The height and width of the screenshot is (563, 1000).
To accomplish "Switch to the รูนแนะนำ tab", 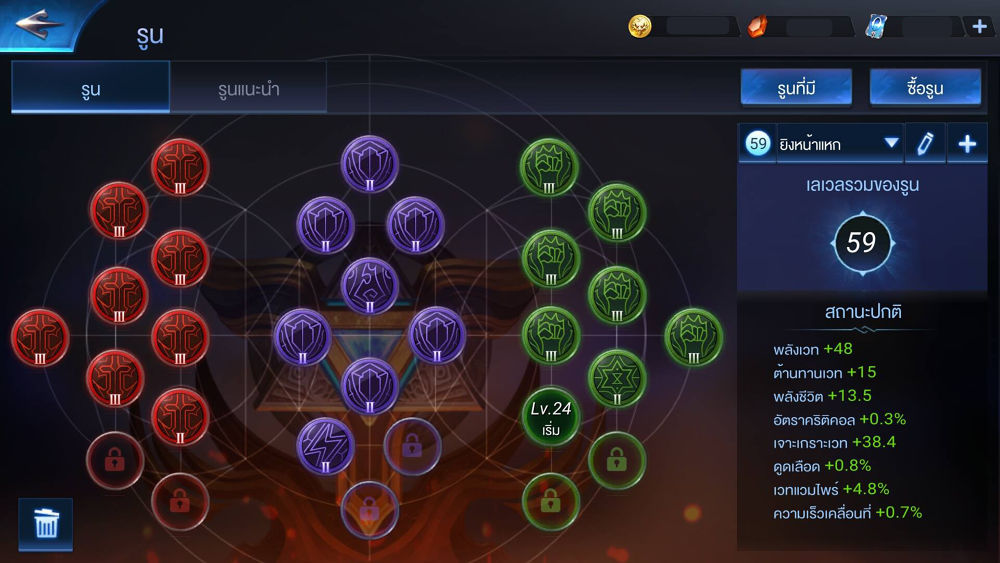I will tap(248, 89).
